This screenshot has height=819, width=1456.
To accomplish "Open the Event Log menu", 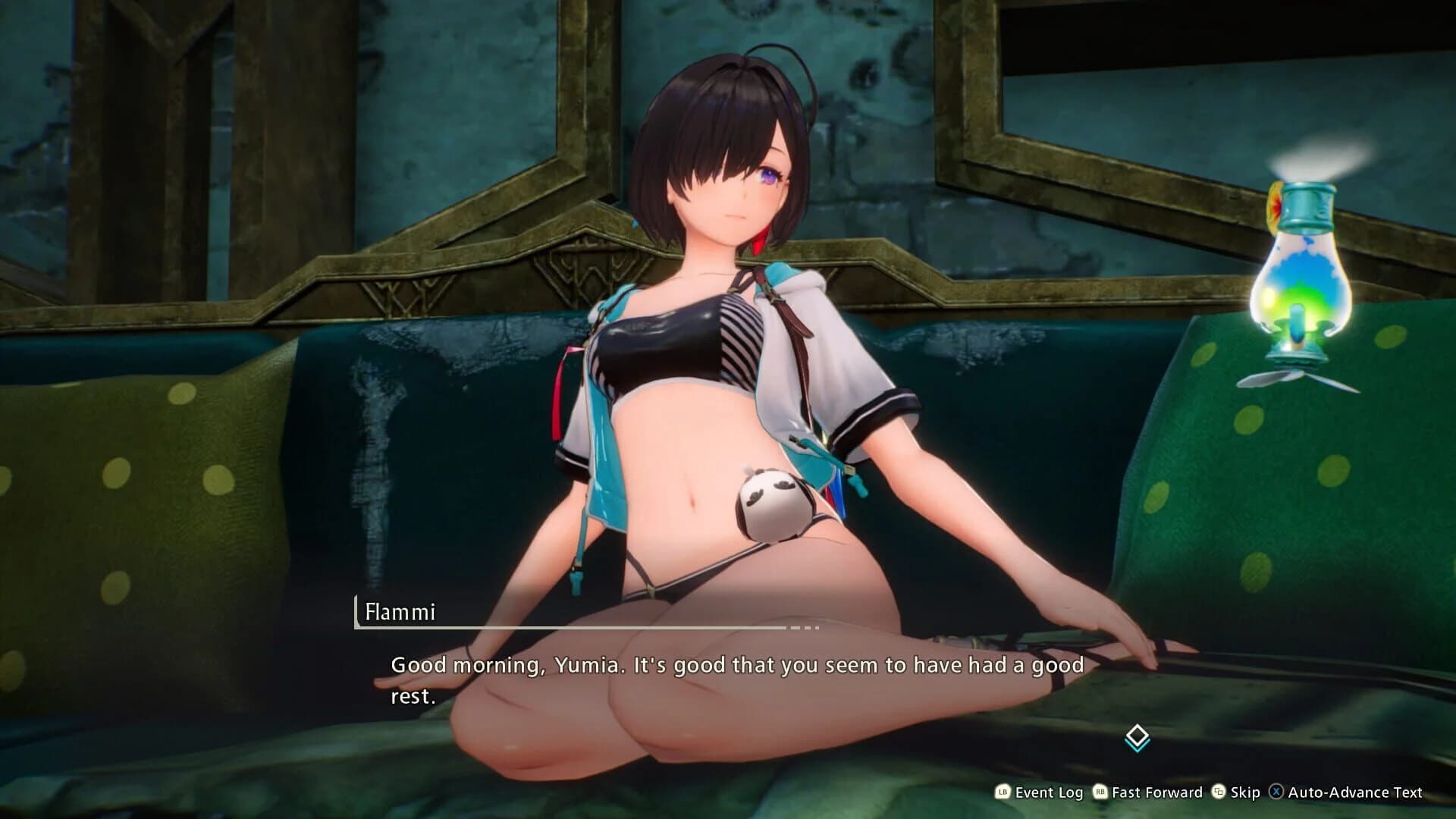I will (1049, 792).
